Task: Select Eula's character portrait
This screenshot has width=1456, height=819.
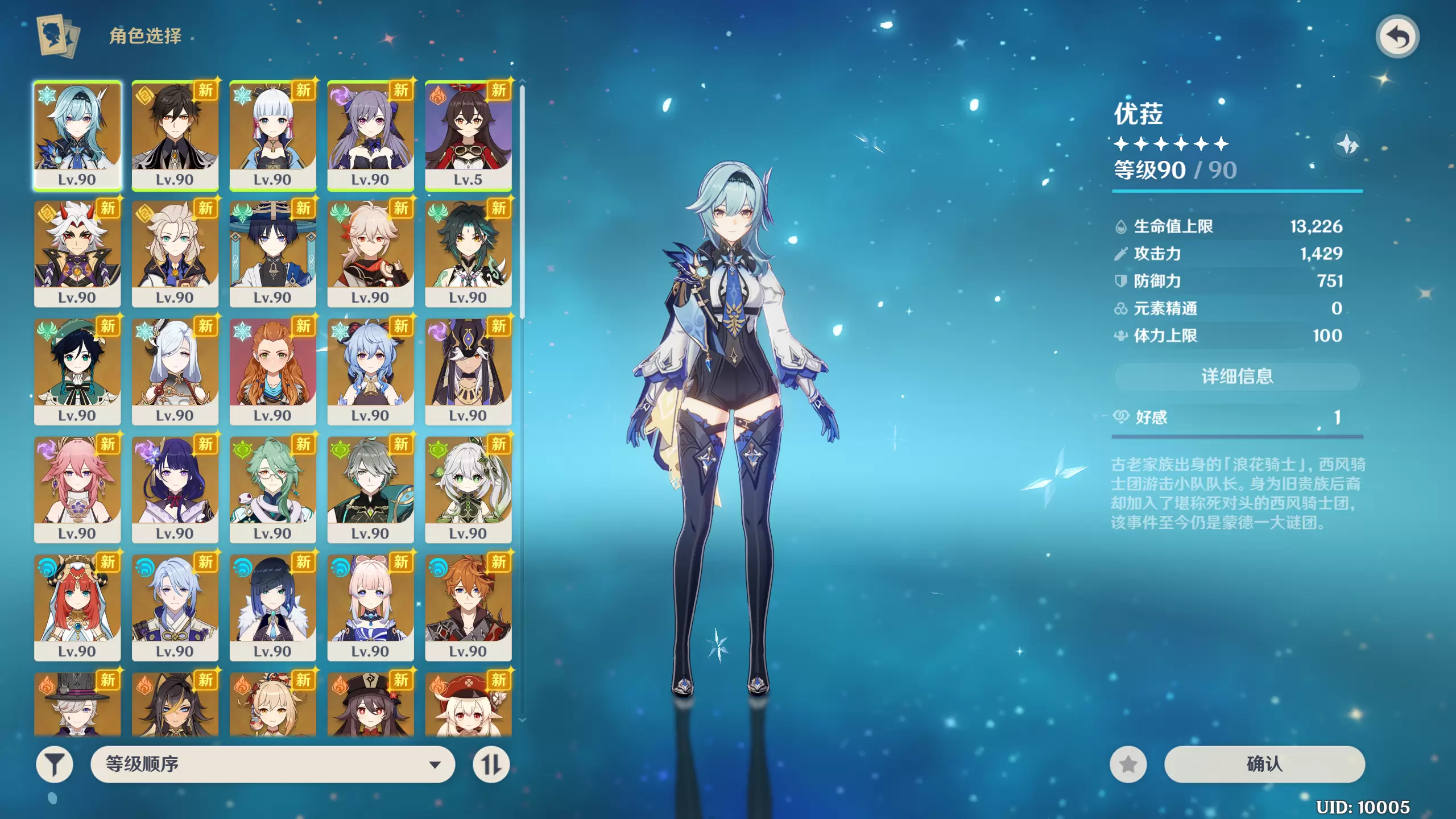Action: [x=77, y=135]
